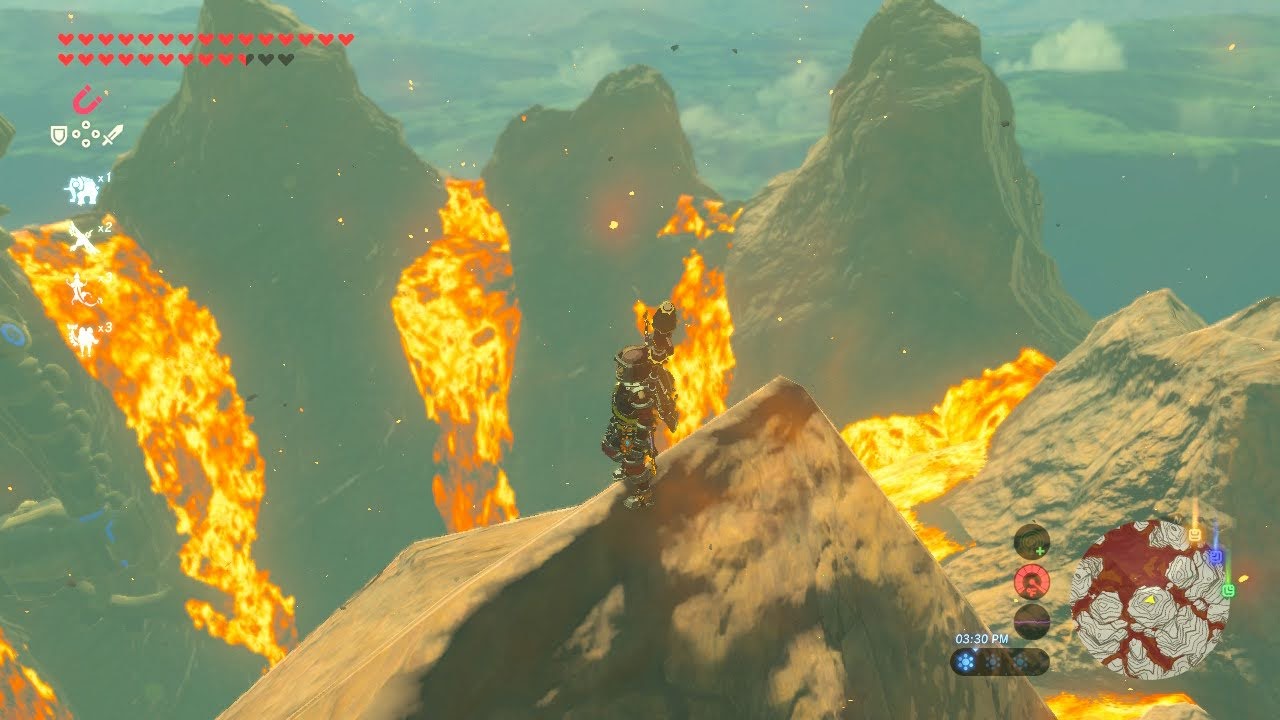Select the blue marker on the minimap edge
Image resolution: width=1280 pixels, height=720 pixels.
(1216, 557)
